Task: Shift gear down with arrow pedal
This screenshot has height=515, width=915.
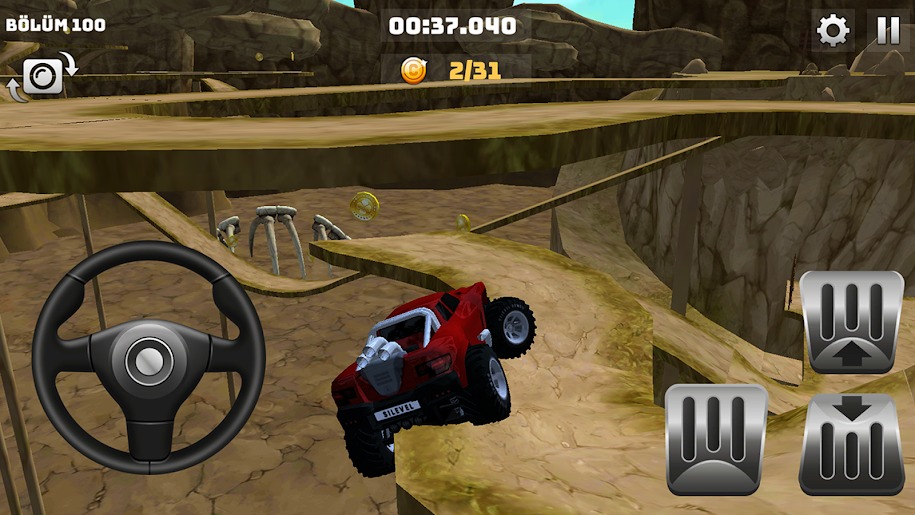Action: tap(852, 444)
